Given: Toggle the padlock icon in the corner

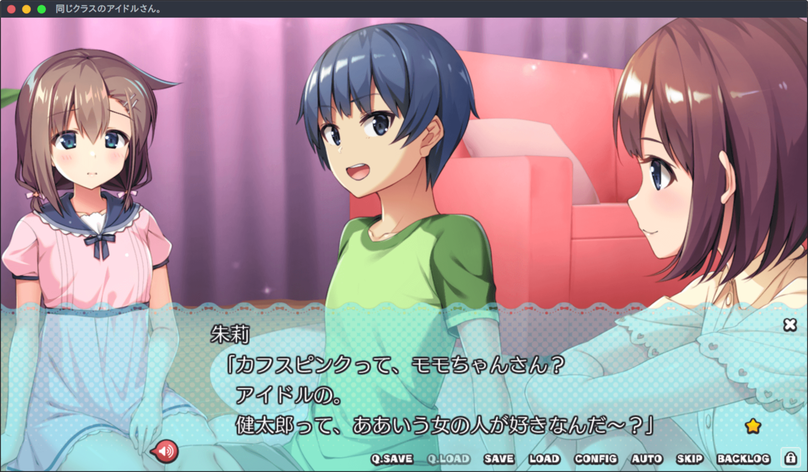Looking at the screenshot, I should [x=790, y=459].
